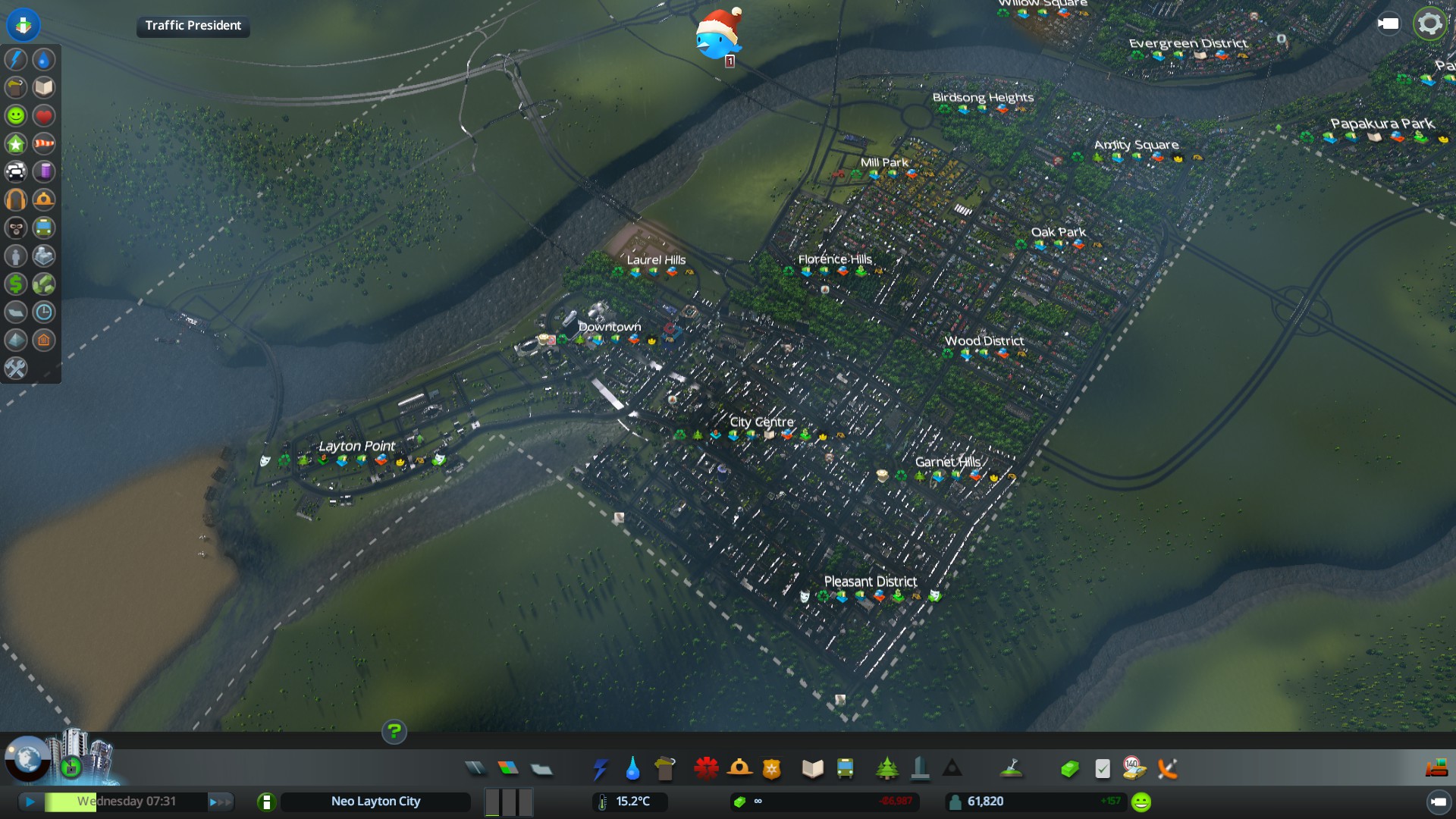Open the land value dollar info view

(x=16, y=284)
